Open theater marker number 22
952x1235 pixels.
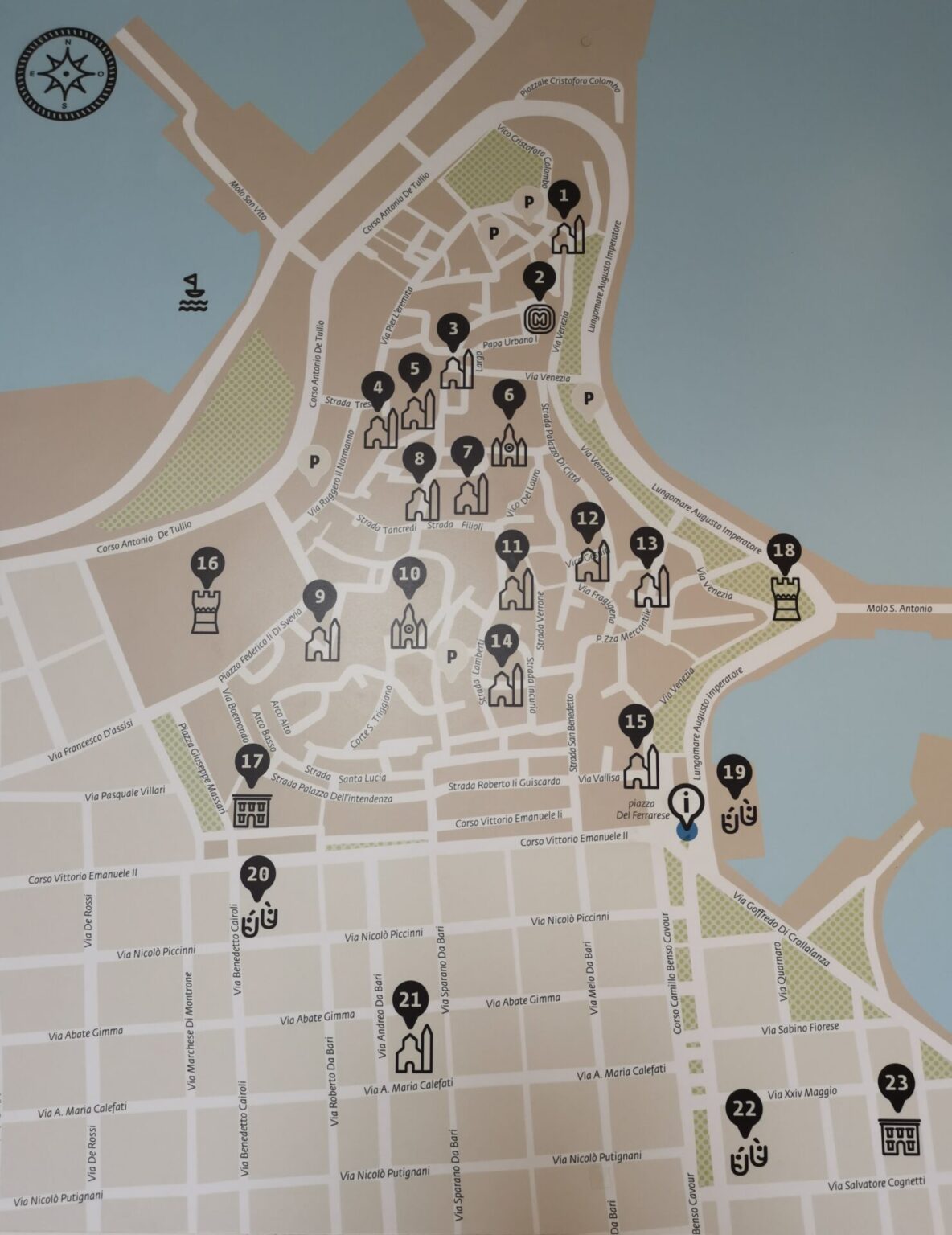click(745, 1110)
